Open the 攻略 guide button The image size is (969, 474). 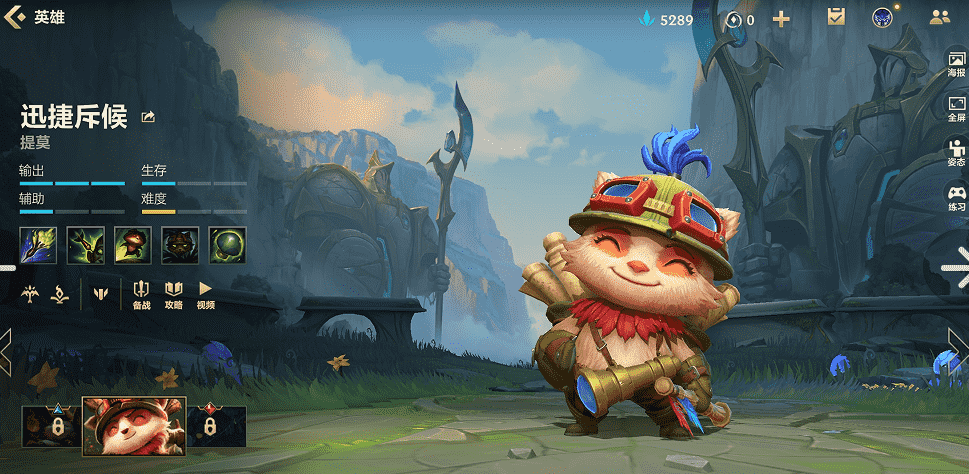(173, 294)
